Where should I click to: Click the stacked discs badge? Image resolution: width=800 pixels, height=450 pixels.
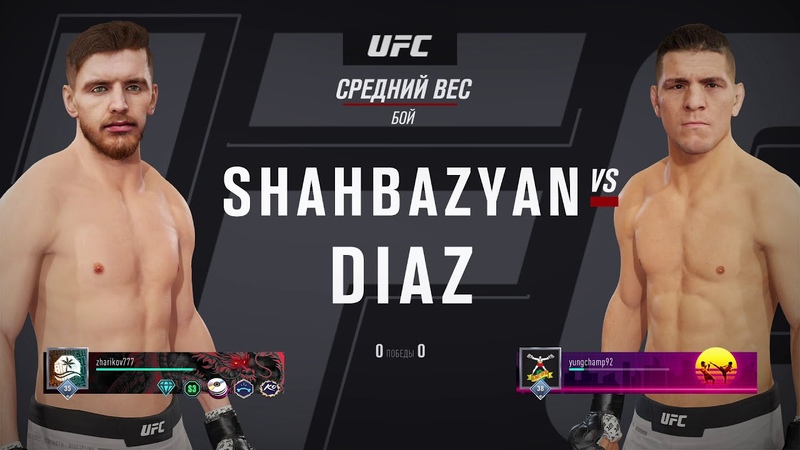pyautogui.click(x=216, y=387)
